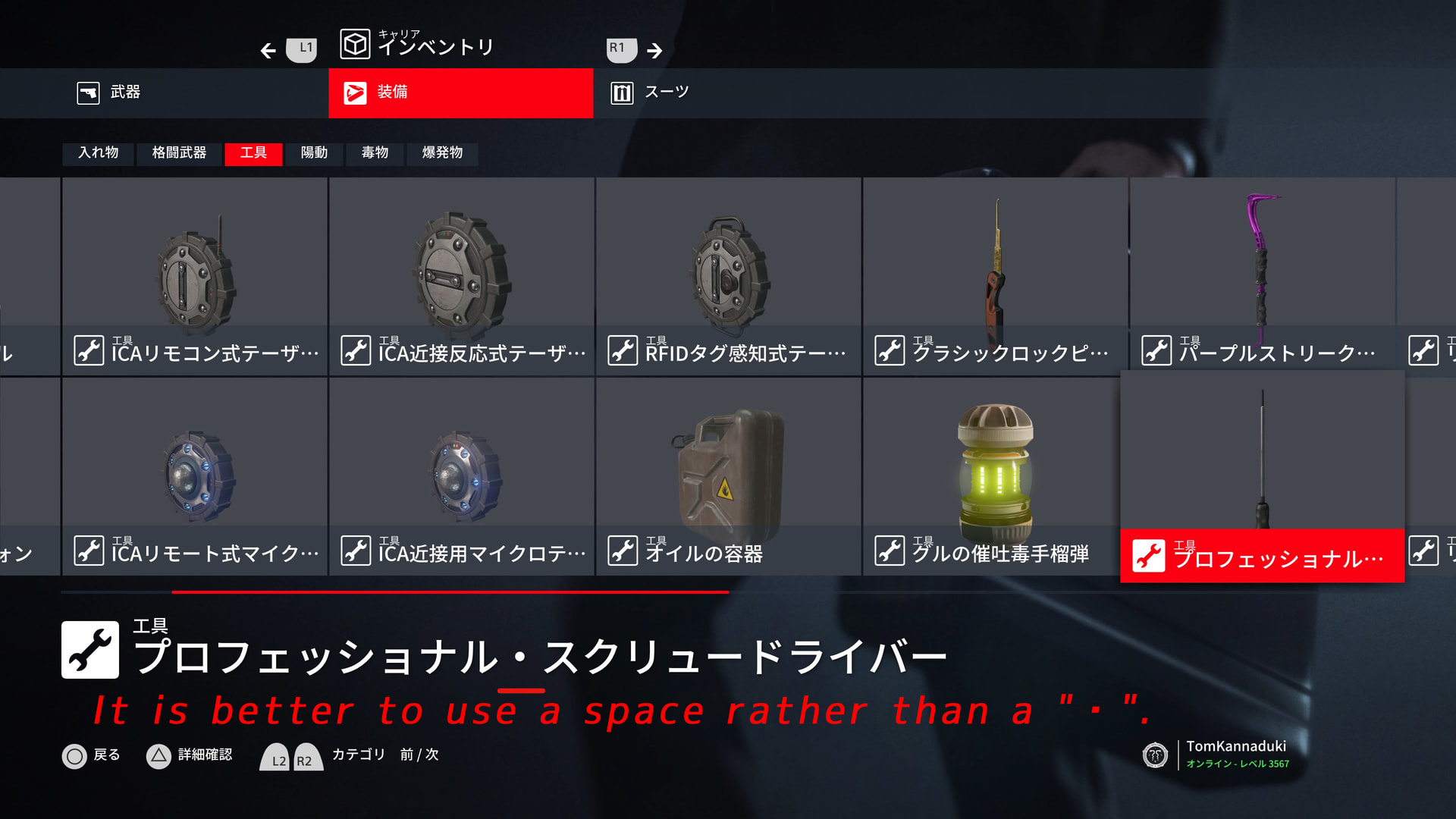Choose the 入れ物 container category
Viewport: 1456px width, 819px height.
98,153
